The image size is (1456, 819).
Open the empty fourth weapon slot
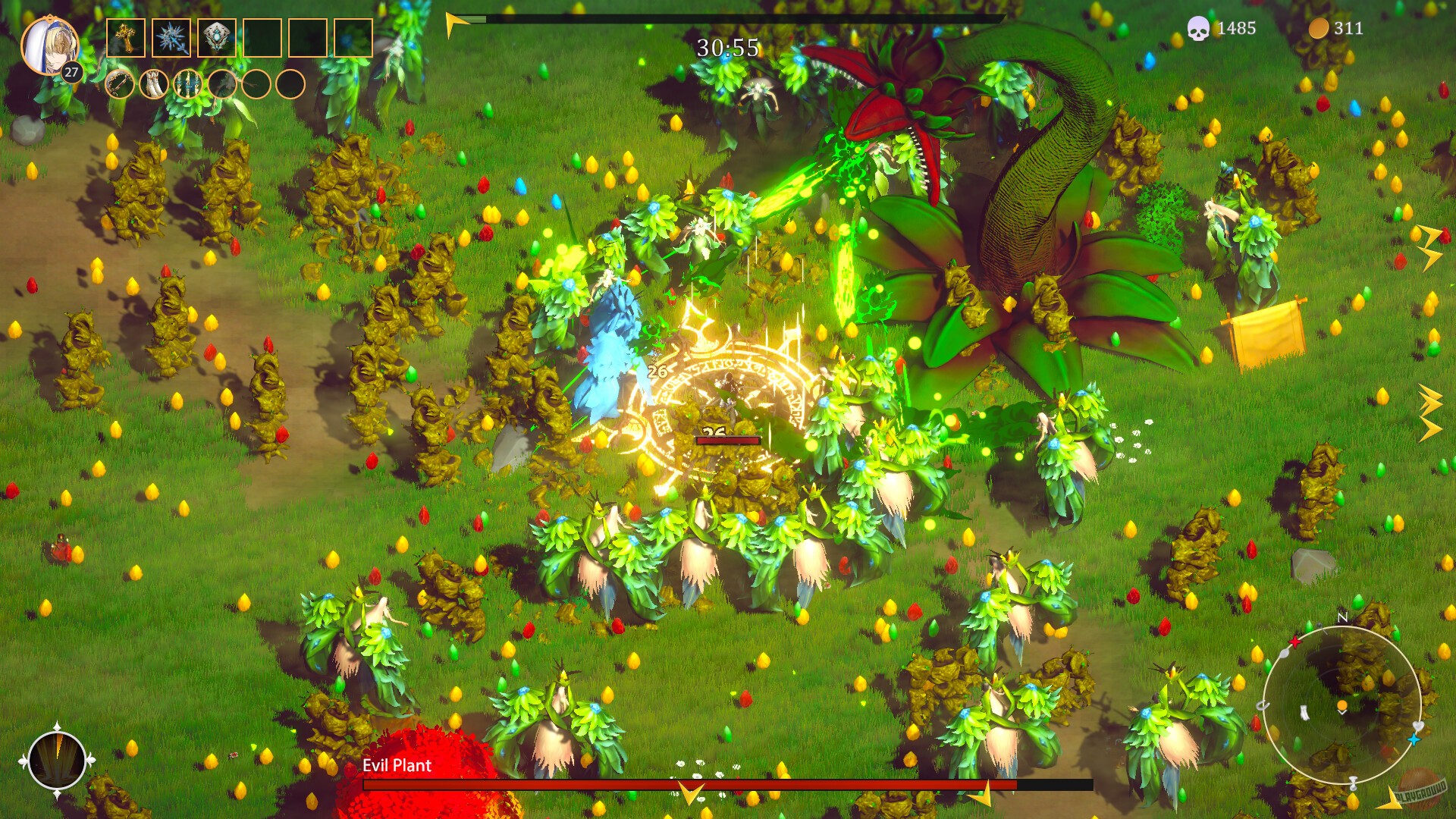tap(262, 37)
